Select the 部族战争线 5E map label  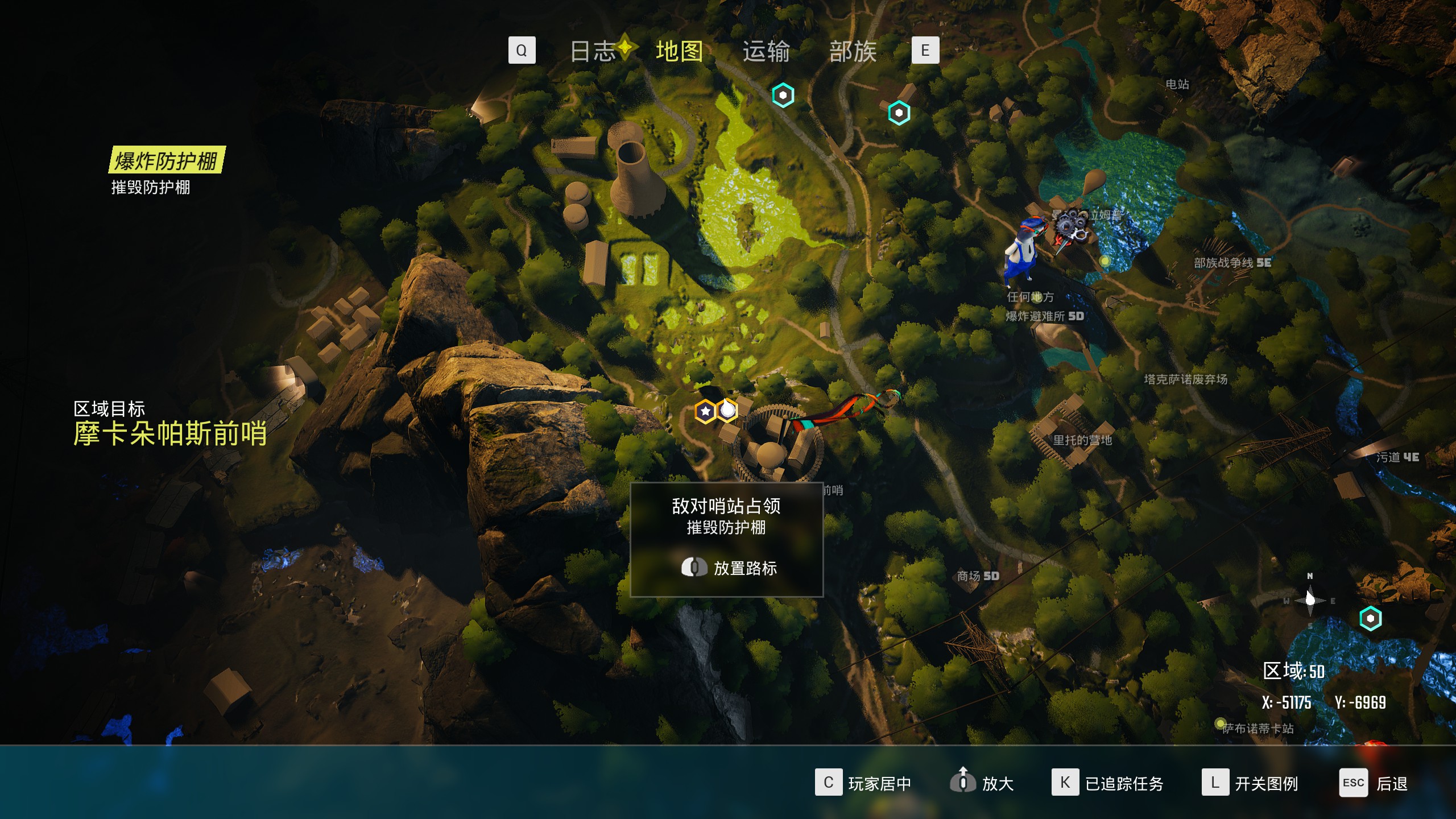1232,263
